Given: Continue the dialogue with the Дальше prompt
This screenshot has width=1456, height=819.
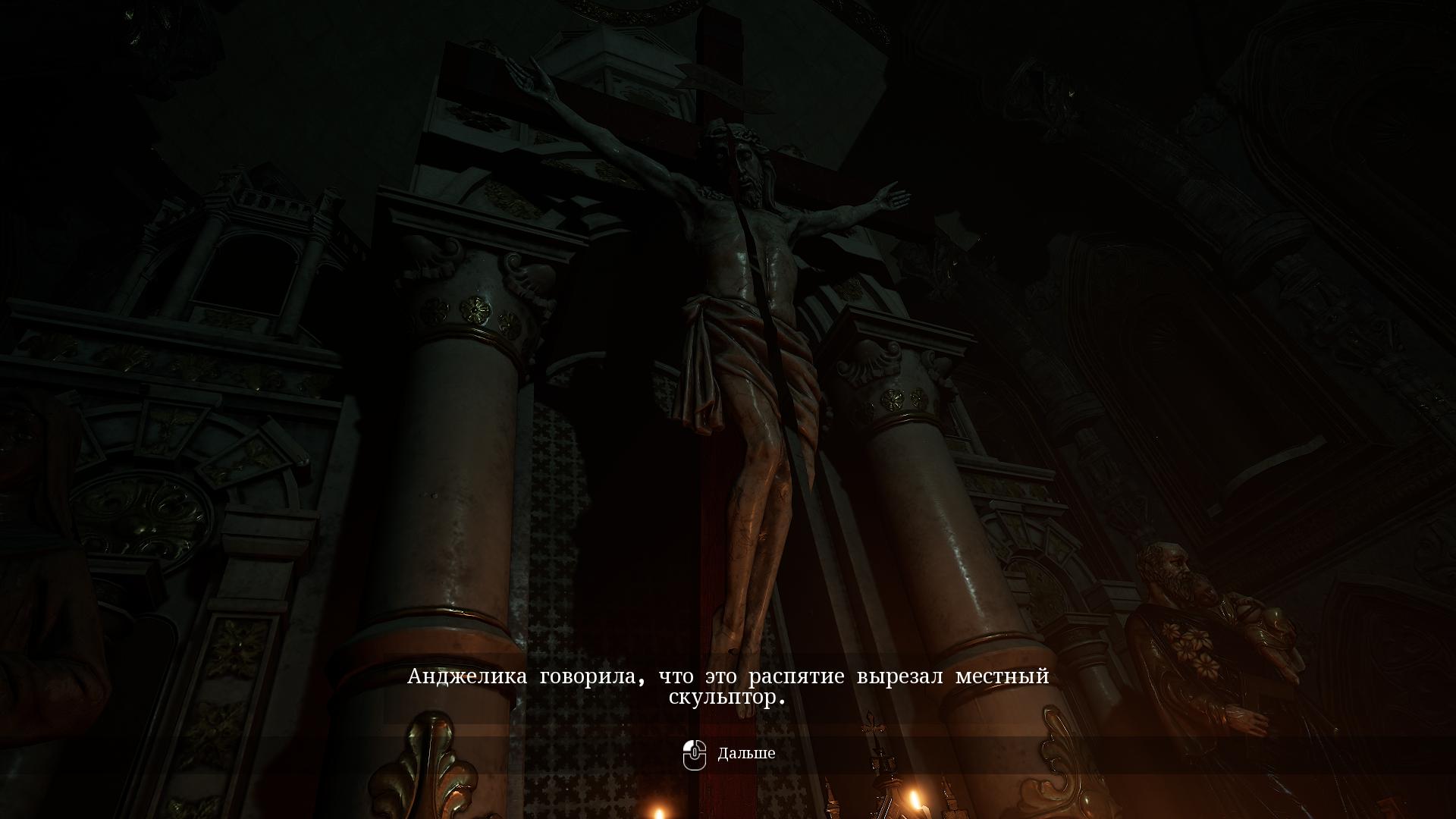Looking at the screenshot, I should tap(730, 754).
